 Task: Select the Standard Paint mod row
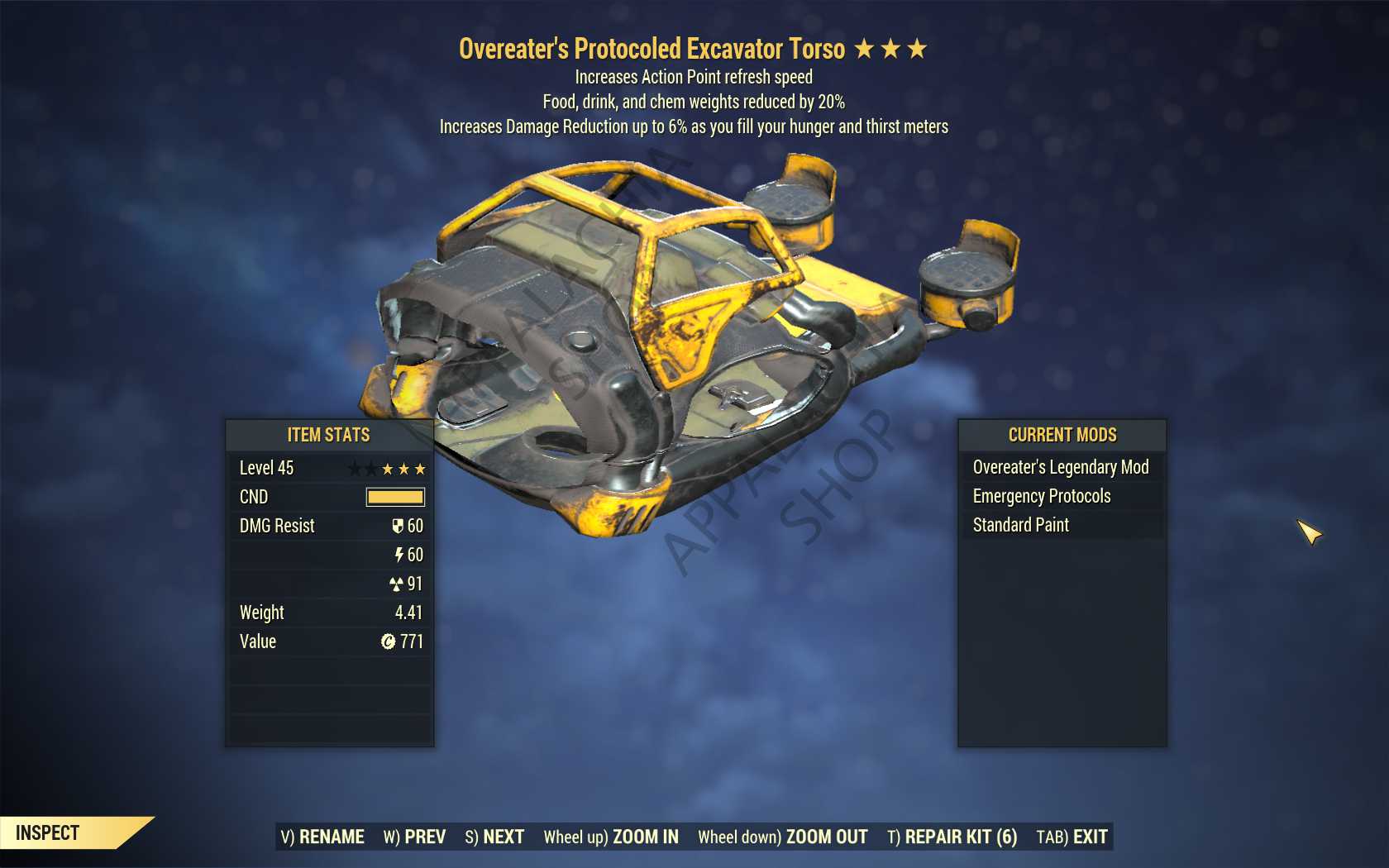(x=1021, y=525)
